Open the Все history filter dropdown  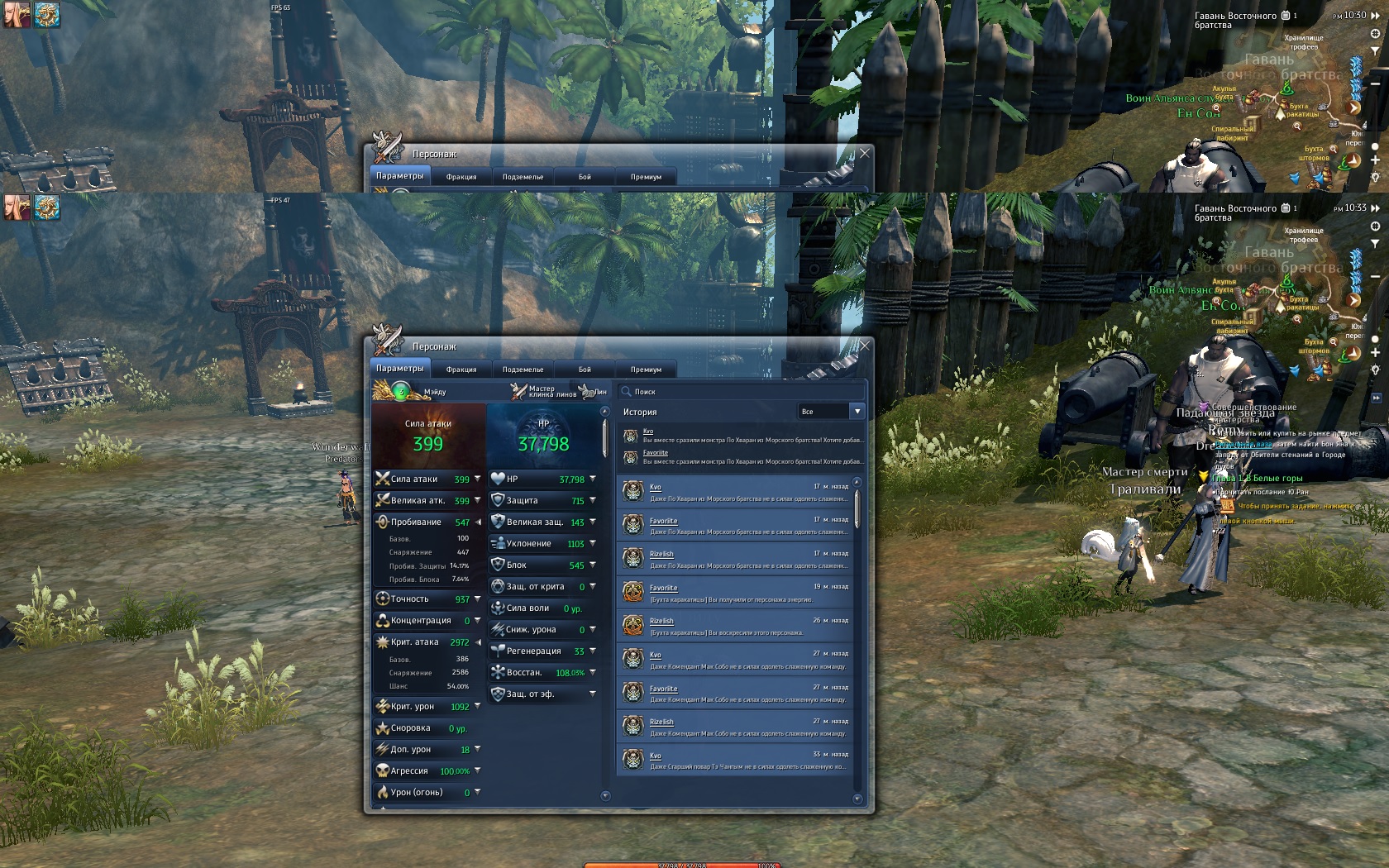pos(857,412)
